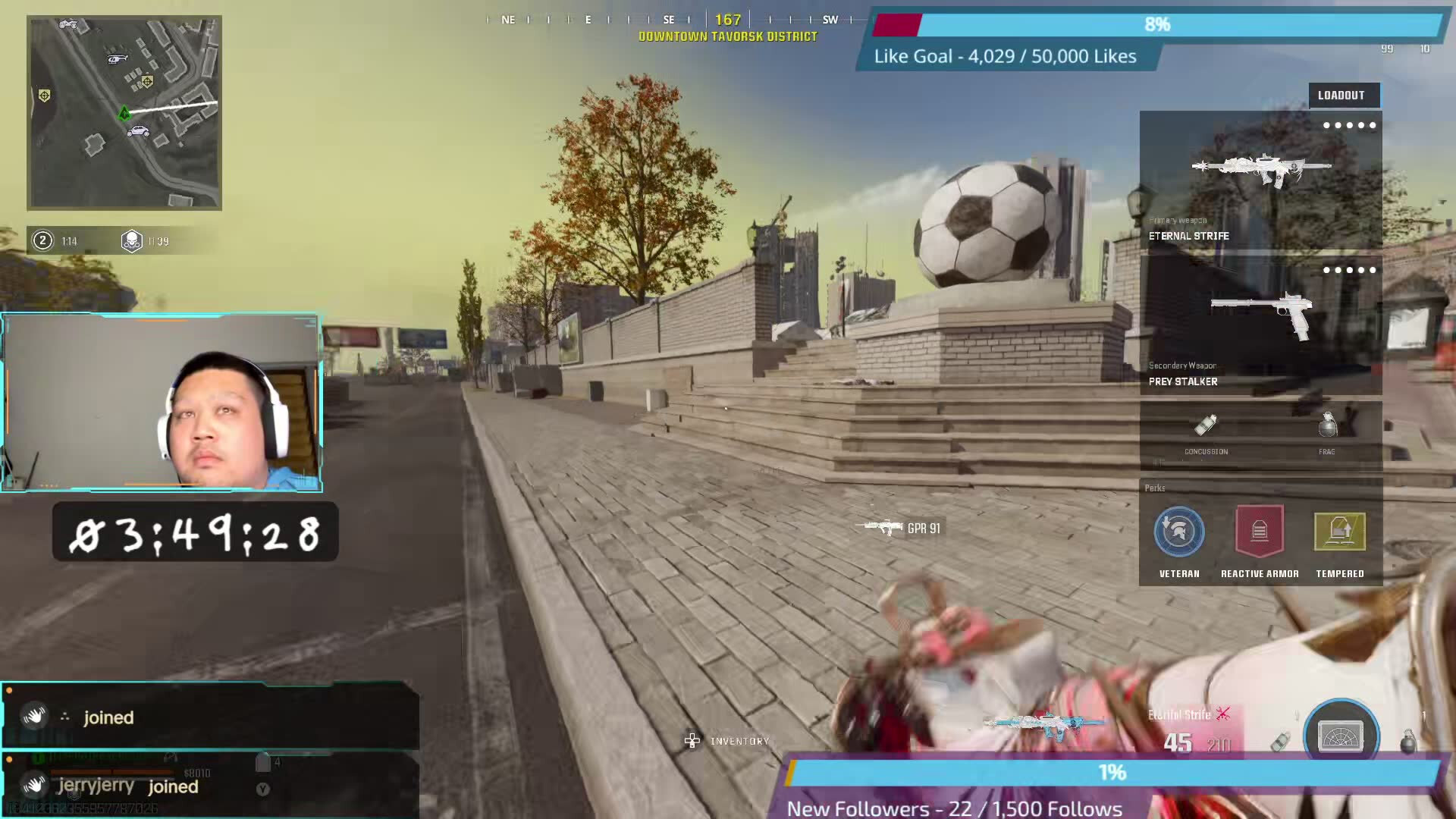Select the Tempered perk icon

[x=1340, y=532]
